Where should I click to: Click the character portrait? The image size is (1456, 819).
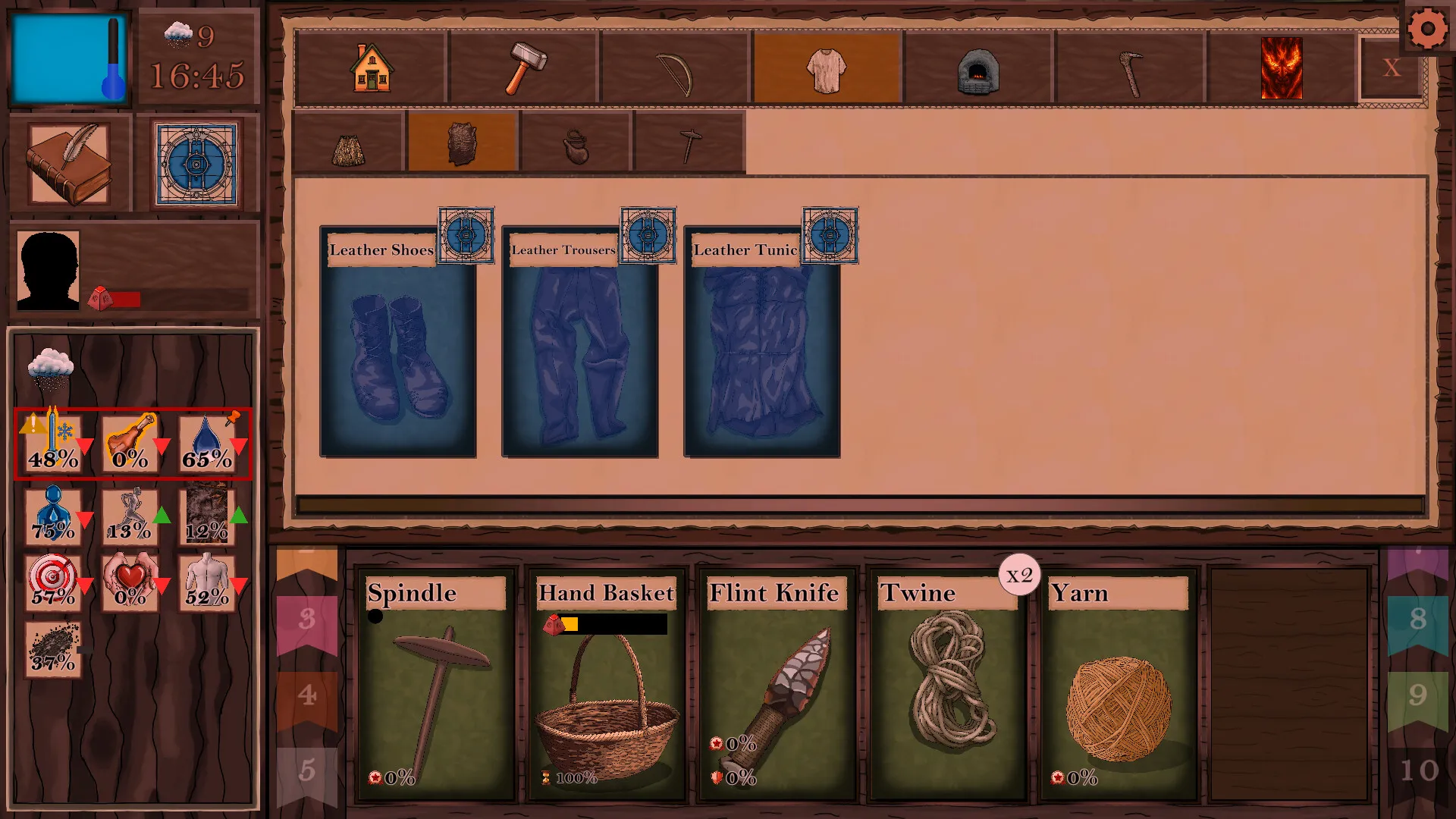click(x=47, y=269)
